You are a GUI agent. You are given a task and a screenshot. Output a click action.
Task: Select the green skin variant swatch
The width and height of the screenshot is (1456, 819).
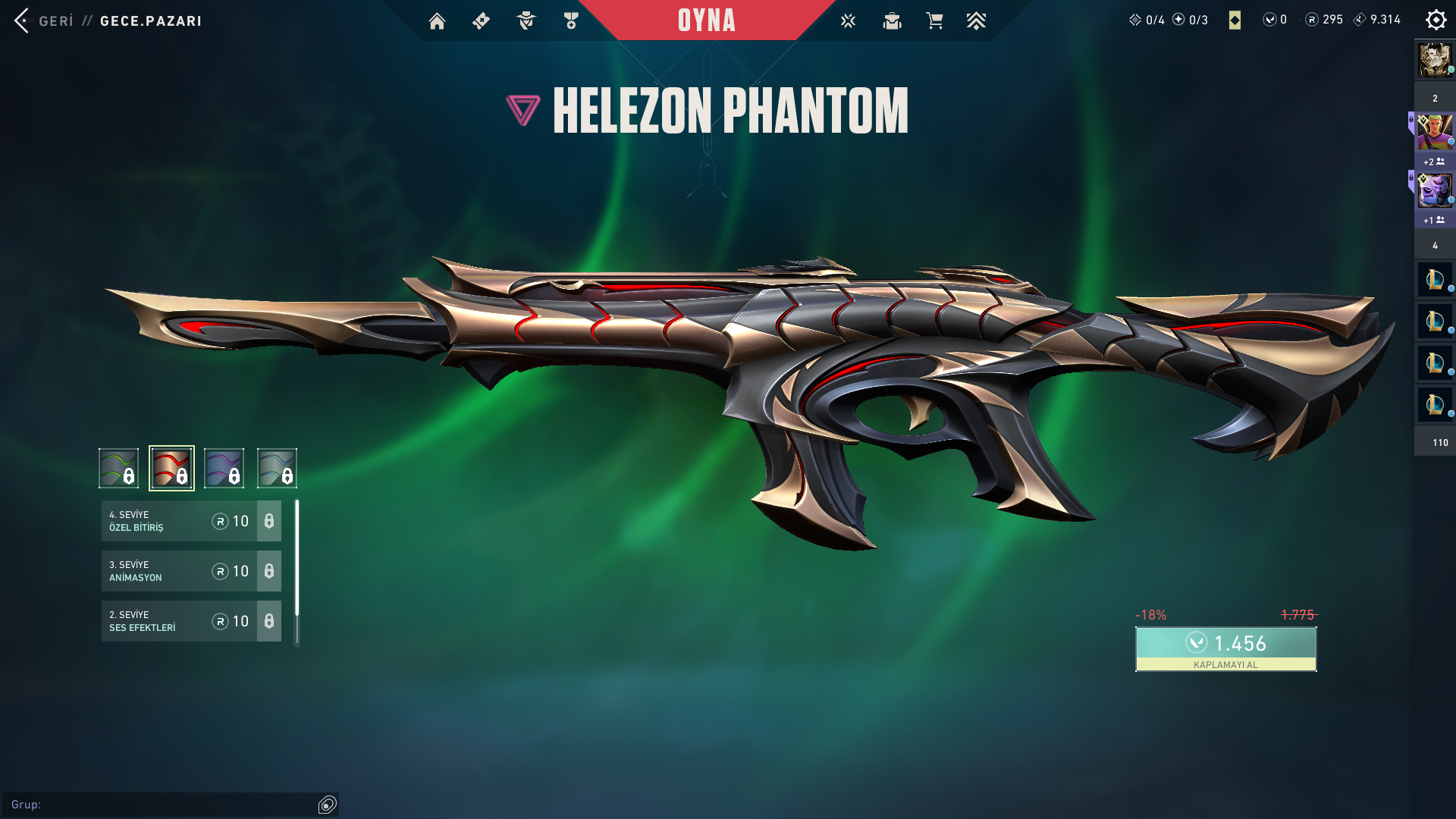pos(119,468)
